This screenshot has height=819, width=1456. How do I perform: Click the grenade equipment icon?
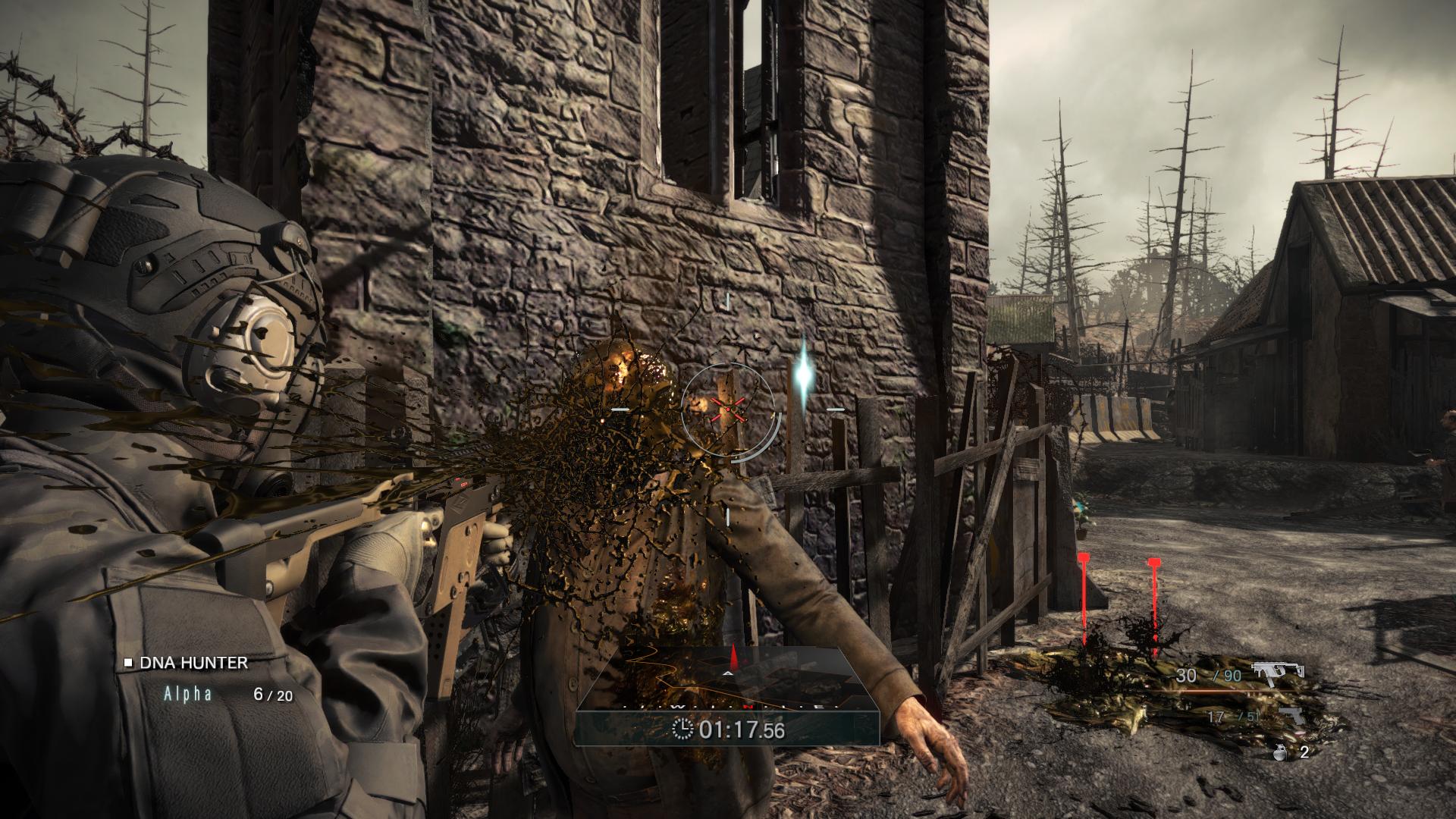(1280, 752)
